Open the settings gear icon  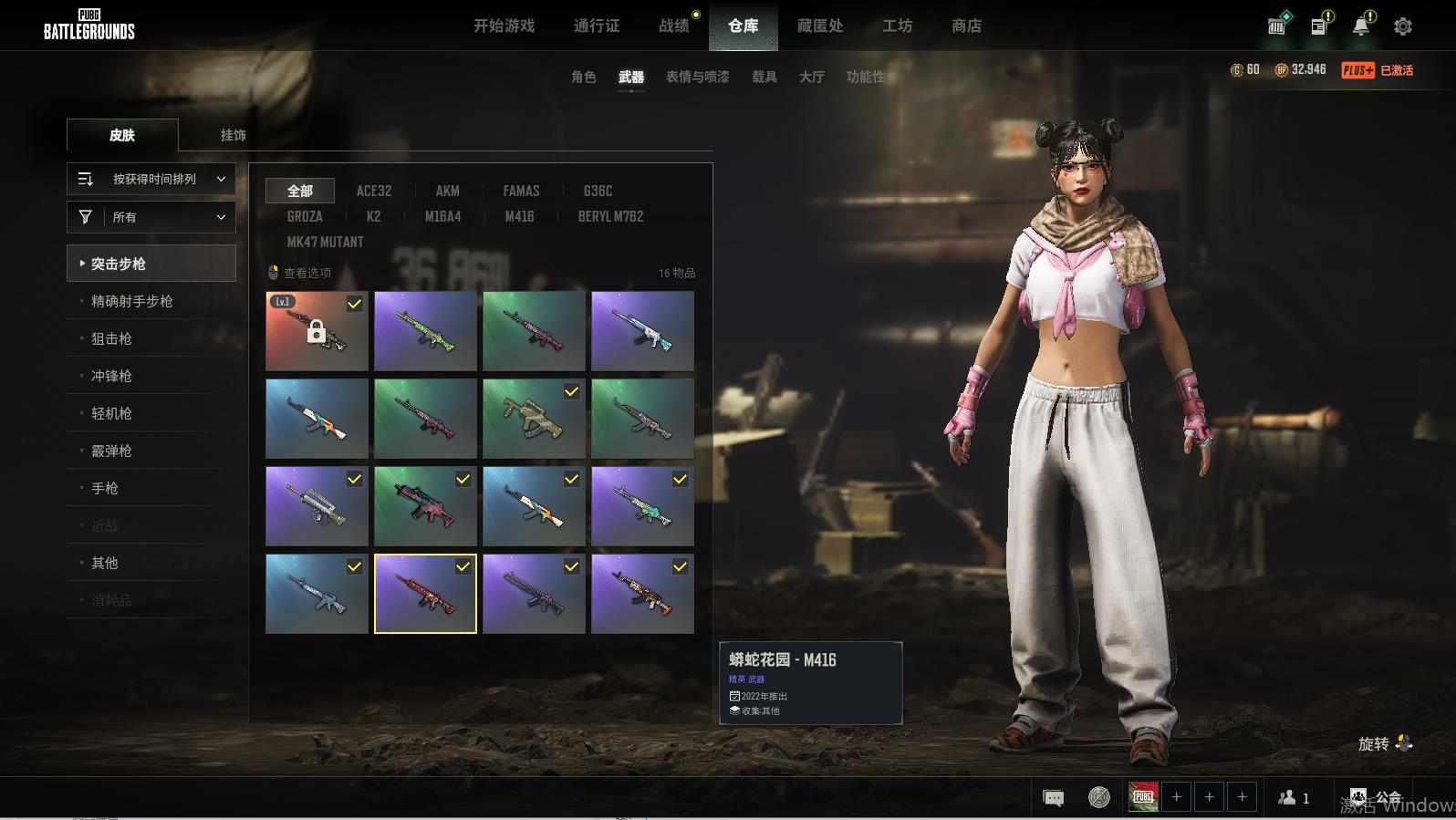click(x=1403, y=26)
